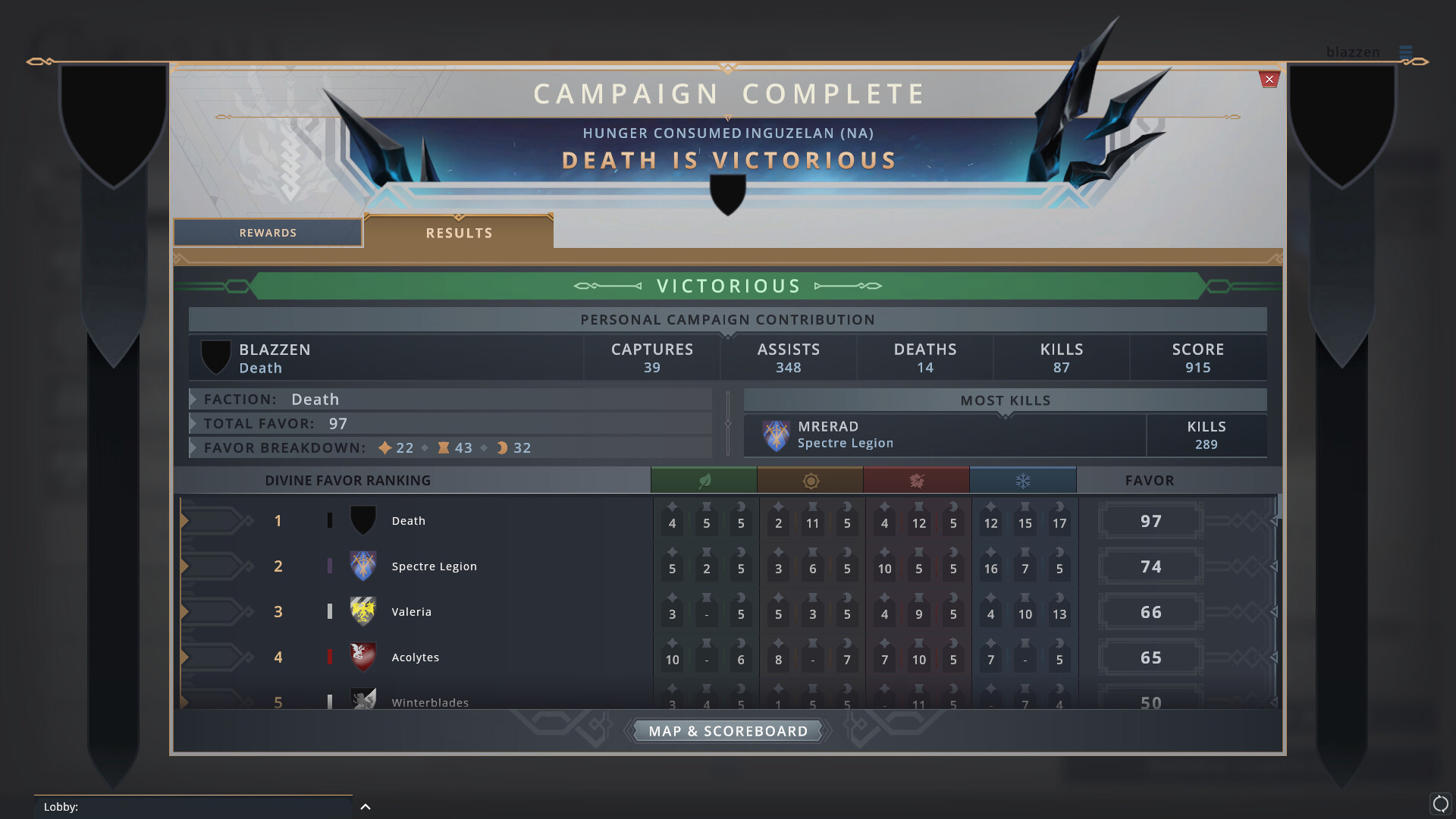
Task: Select the blue snowflake season header
Action: 1023,480
